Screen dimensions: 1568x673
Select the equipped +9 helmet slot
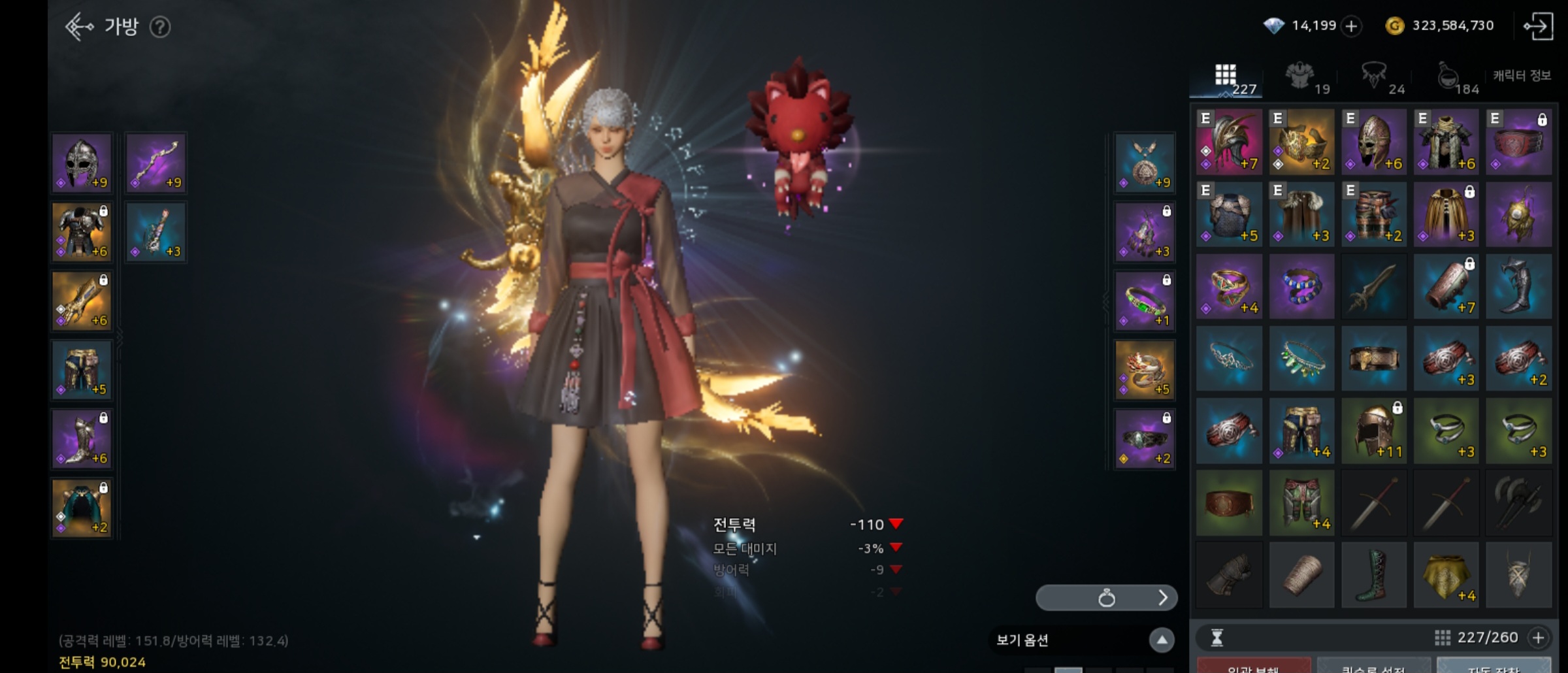(82, 163)
